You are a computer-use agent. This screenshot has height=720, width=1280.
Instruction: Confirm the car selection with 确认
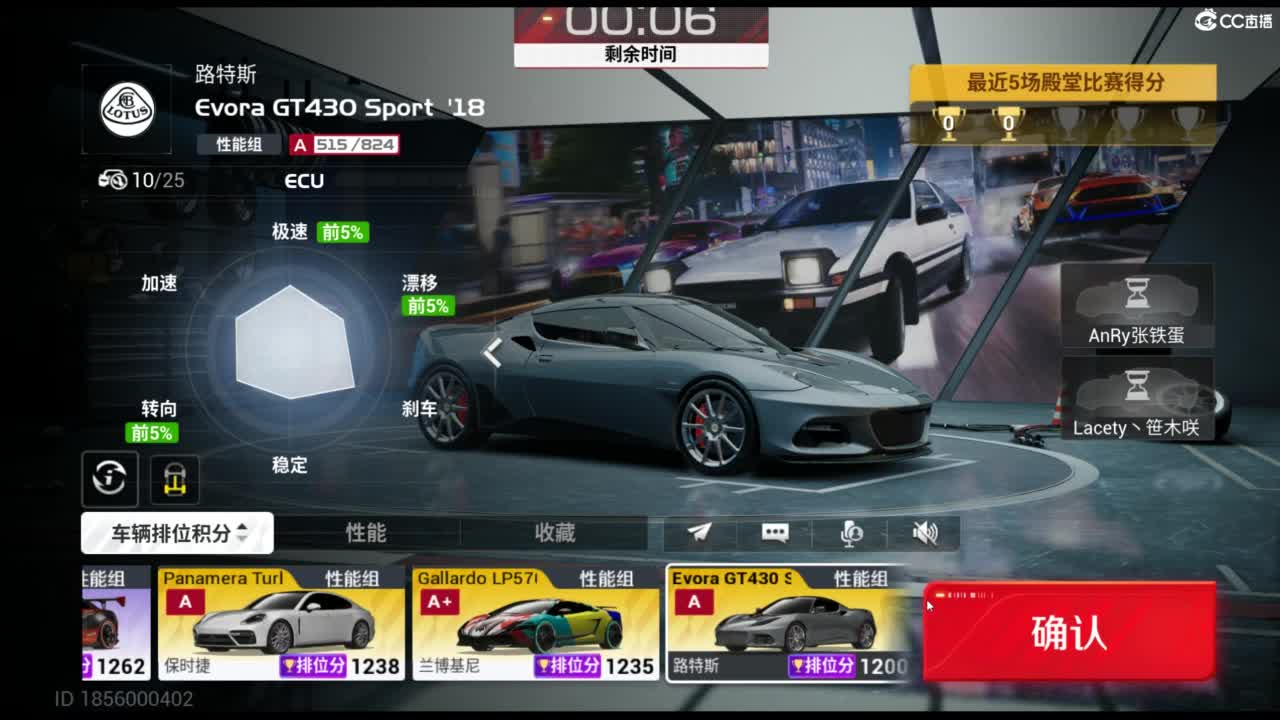(1069, 633)
